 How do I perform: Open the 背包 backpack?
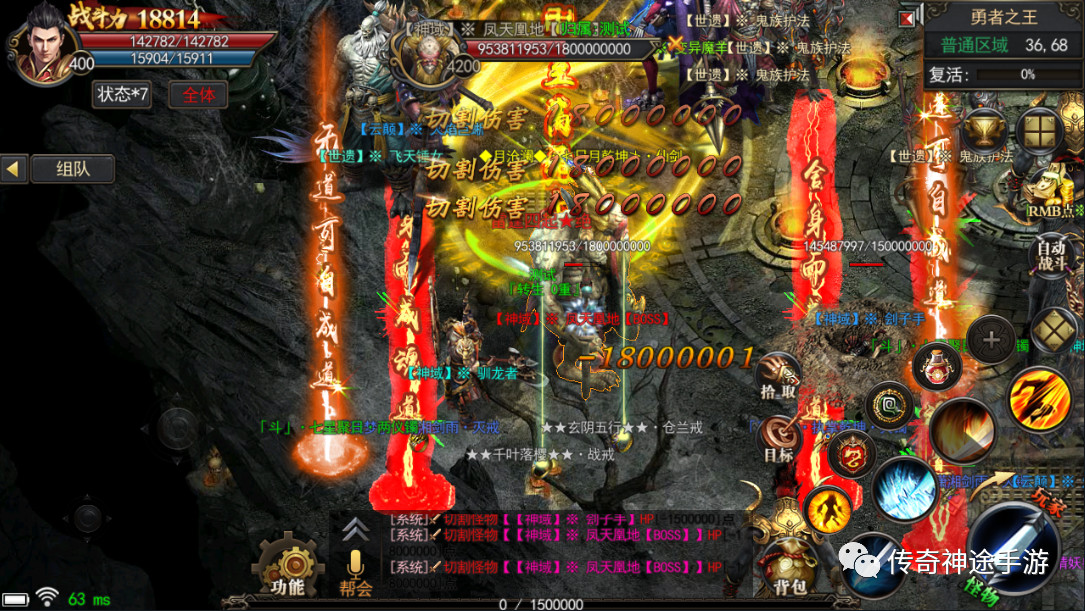[790, 565]
